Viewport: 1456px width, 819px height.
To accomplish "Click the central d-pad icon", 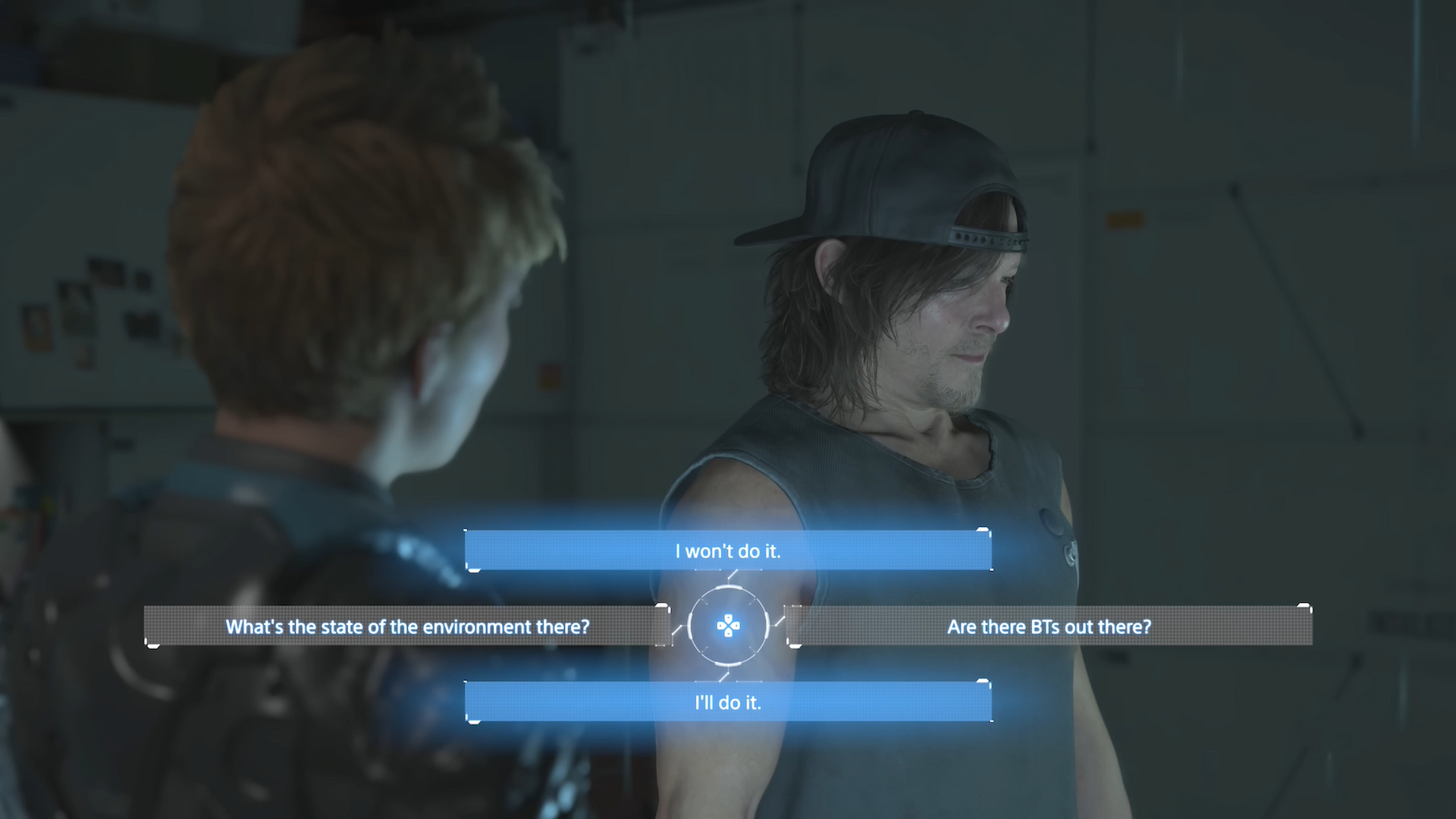I will tap(728, 626).
